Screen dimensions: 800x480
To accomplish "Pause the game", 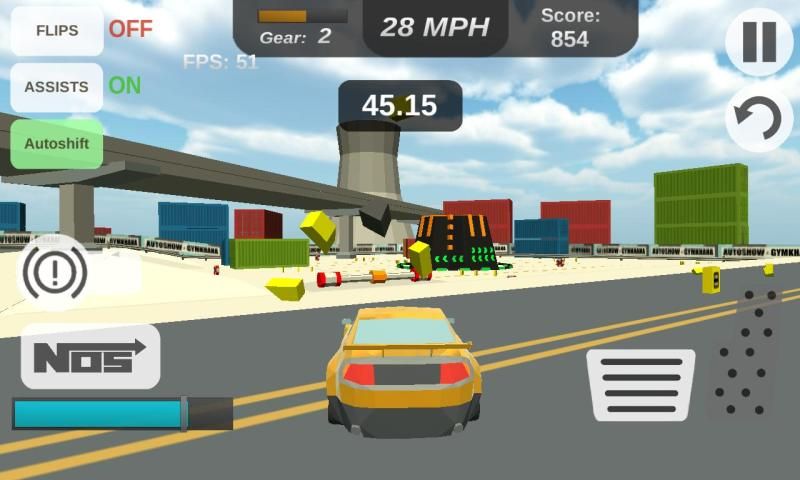I will (759, 42).
